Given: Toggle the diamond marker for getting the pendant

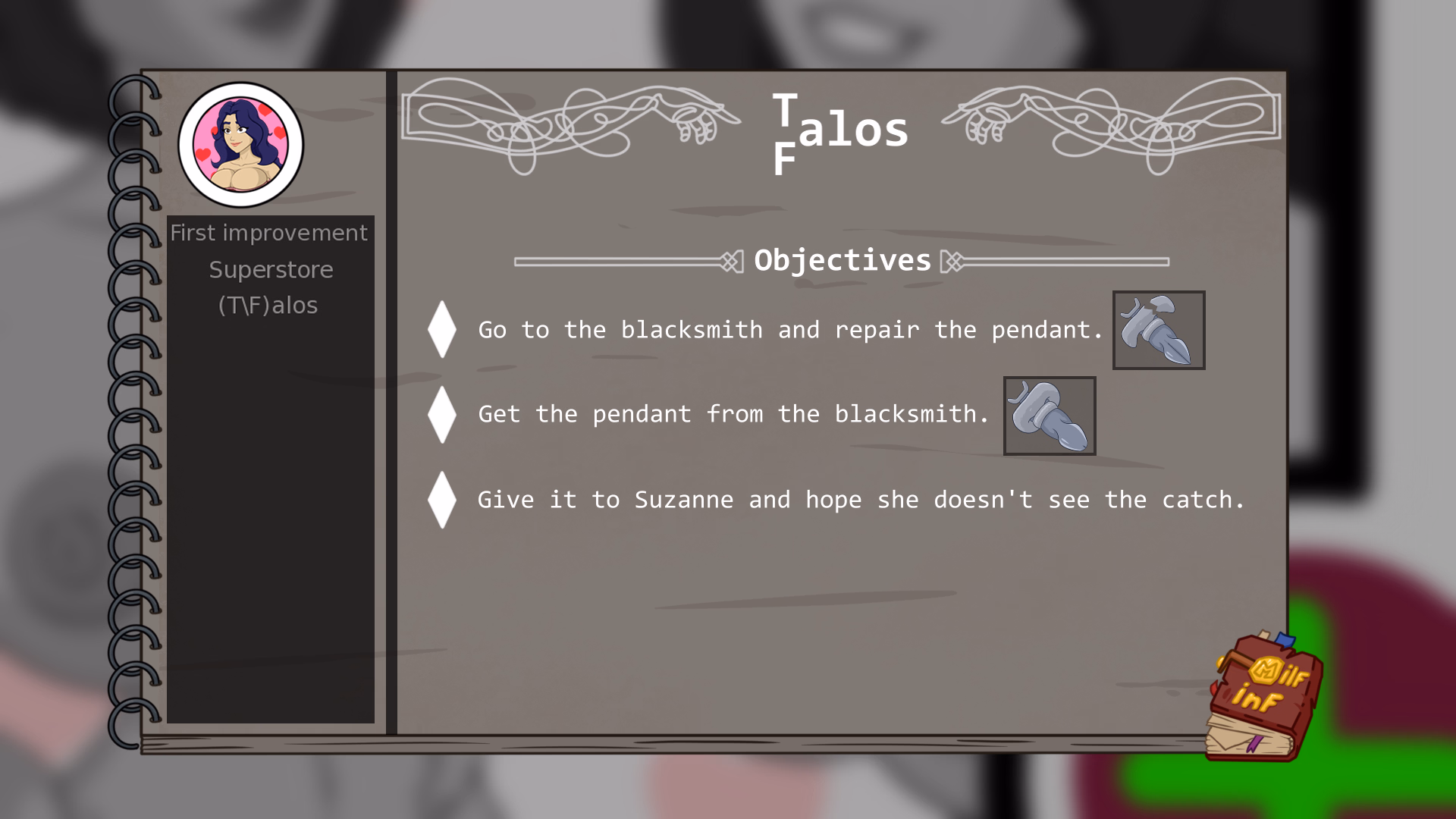Looking at the screenshot, I should pyautogui.click(x=441, y=415).
